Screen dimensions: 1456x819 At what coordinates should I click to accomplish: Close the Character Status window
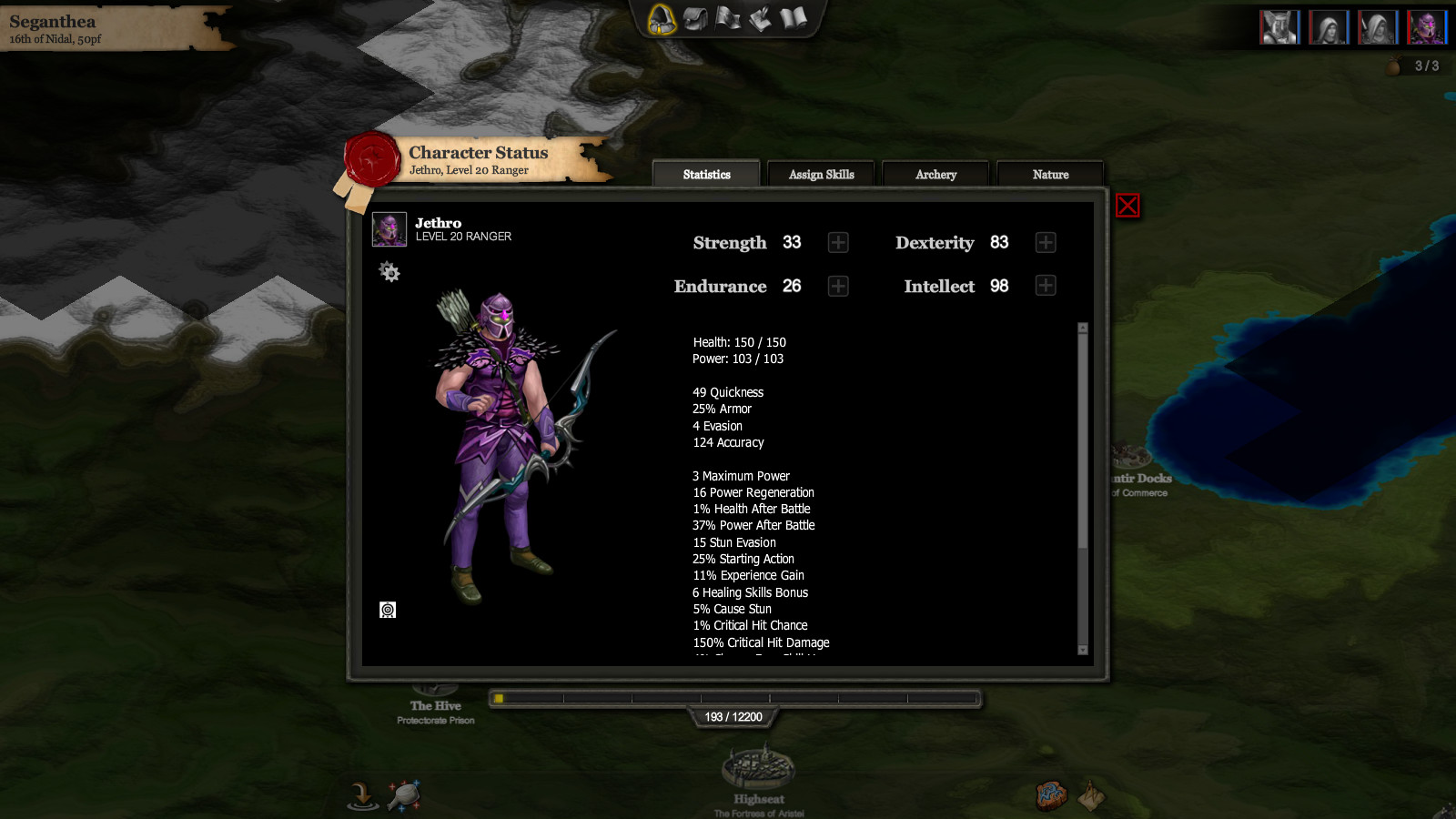[1127, 206]
